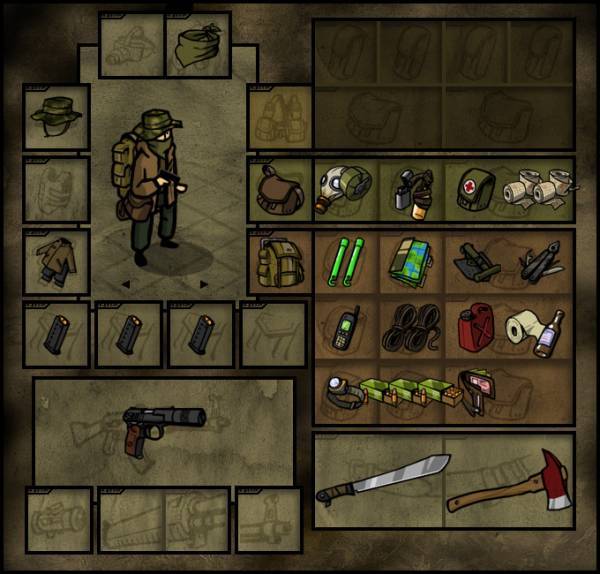Pick the folded maps item
This screenshot has height=574, width=600.
(409, 261)
